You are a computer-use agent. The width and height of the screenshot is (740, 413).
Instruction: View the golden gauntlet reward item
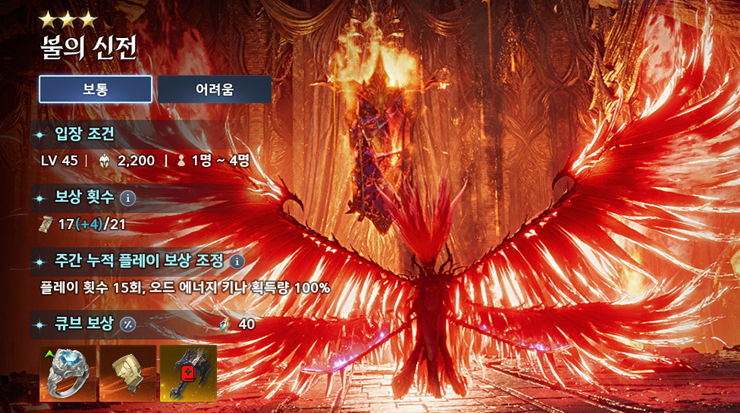click(129, 373)
